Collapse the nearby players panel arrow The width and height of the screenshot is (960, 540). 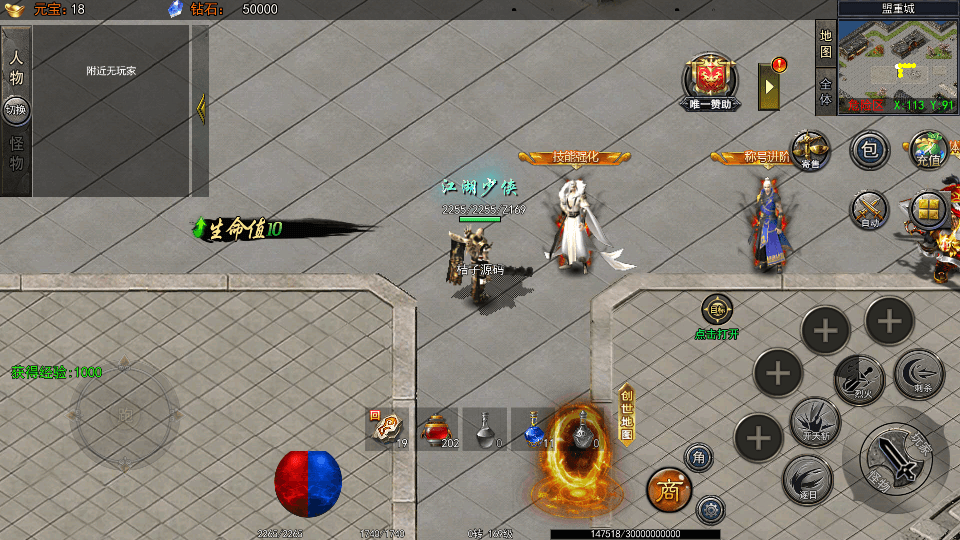tap(200, 107)
